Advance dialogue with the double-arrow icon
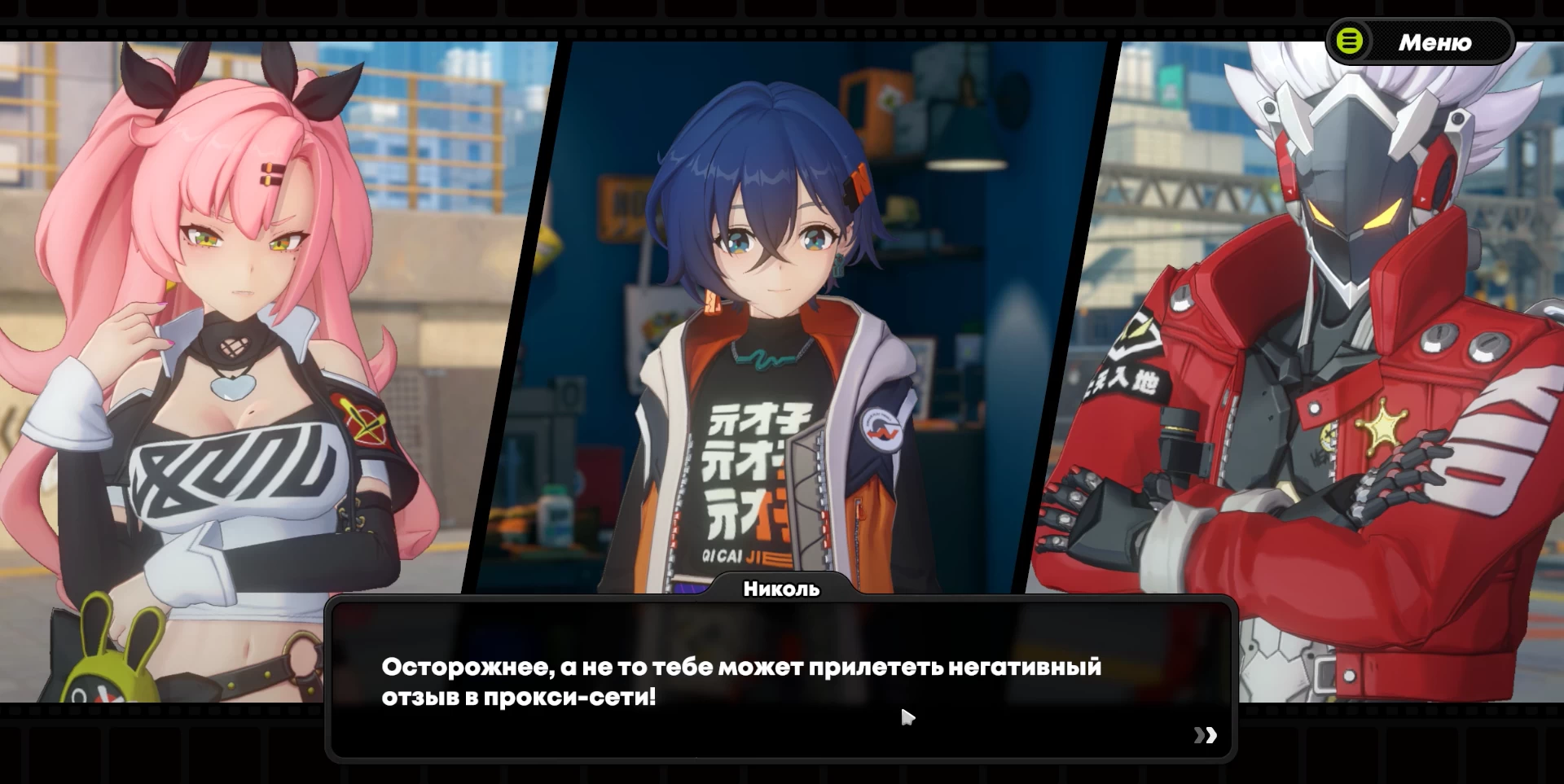Viewport: 1564px width, 784px height. [1205, 735]
